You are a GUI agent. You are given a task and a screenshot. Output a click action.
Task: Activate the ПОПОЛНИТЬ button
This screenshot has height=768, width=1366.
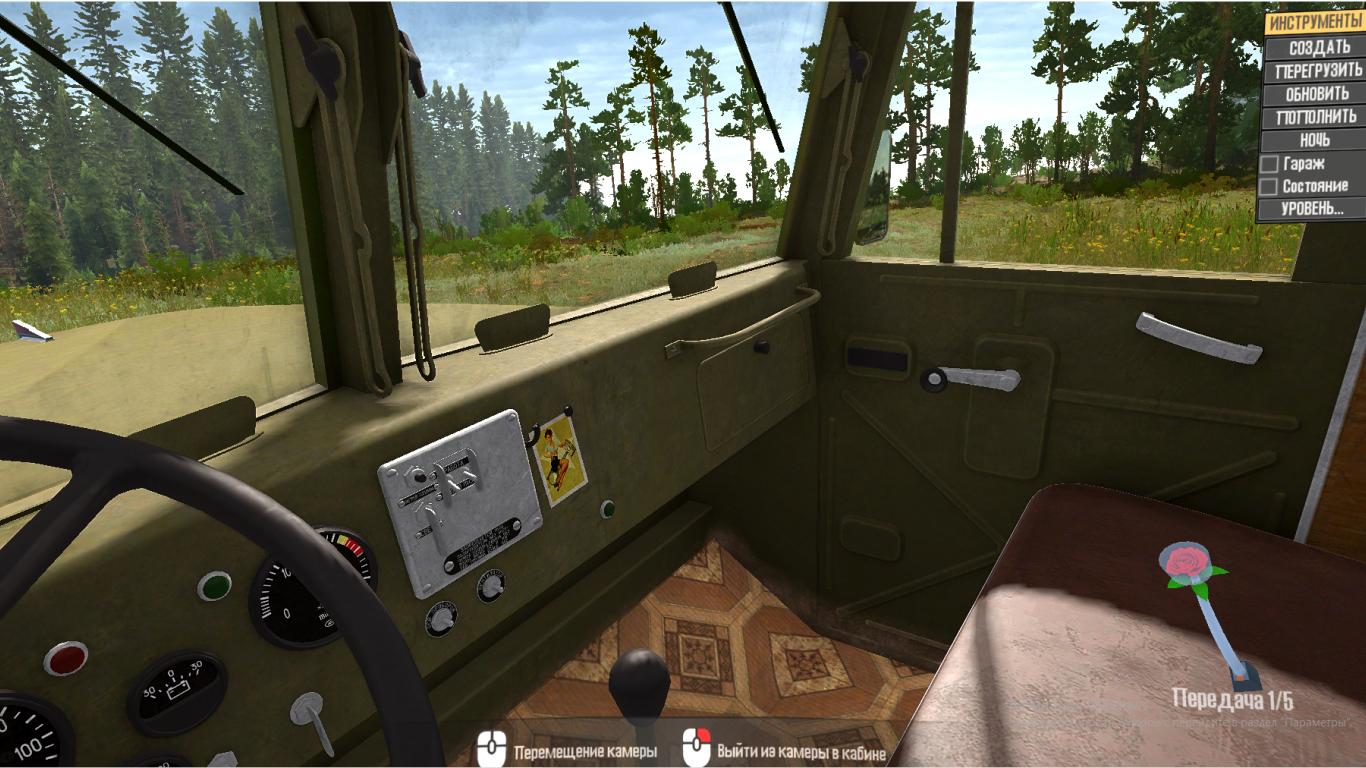tap(1318, 117)
